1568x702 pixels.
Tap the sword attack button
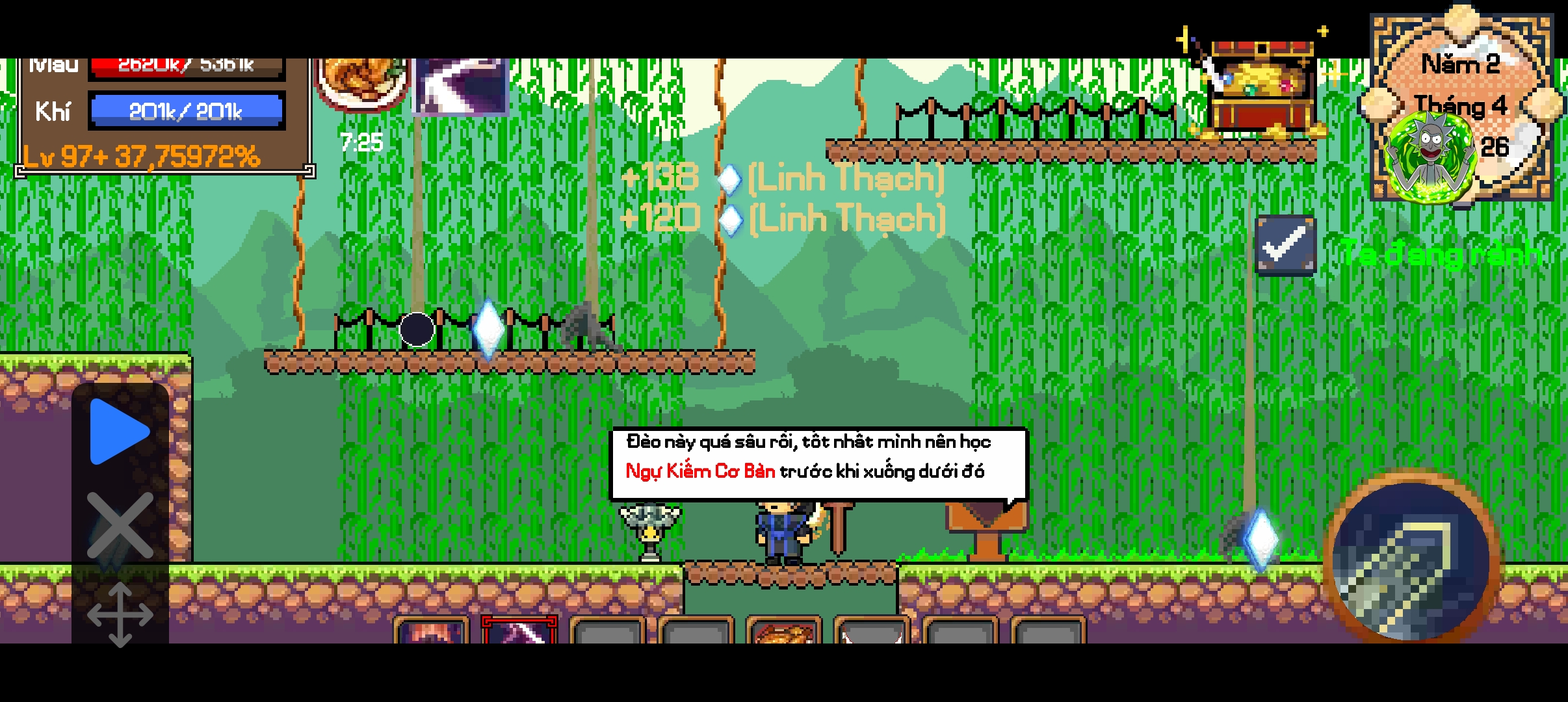pos(1411,560)
